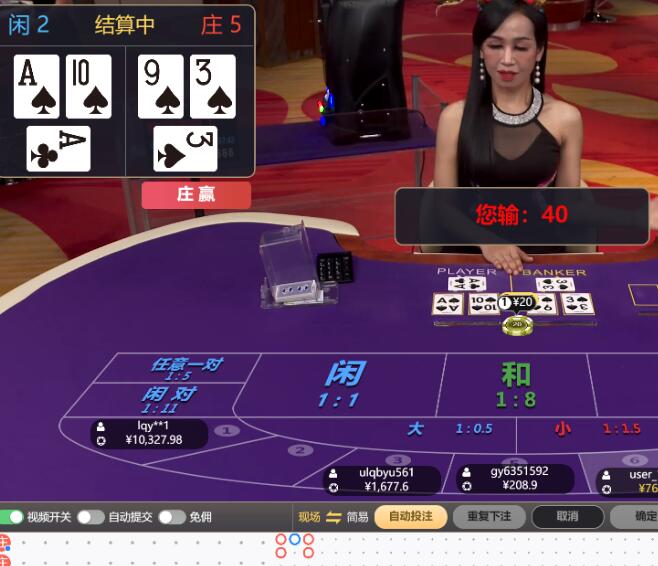Viewport: 658px width, 566px height.
Task: Bet on 任意一对 (Any Pair) 1:5
Action: 185,368
